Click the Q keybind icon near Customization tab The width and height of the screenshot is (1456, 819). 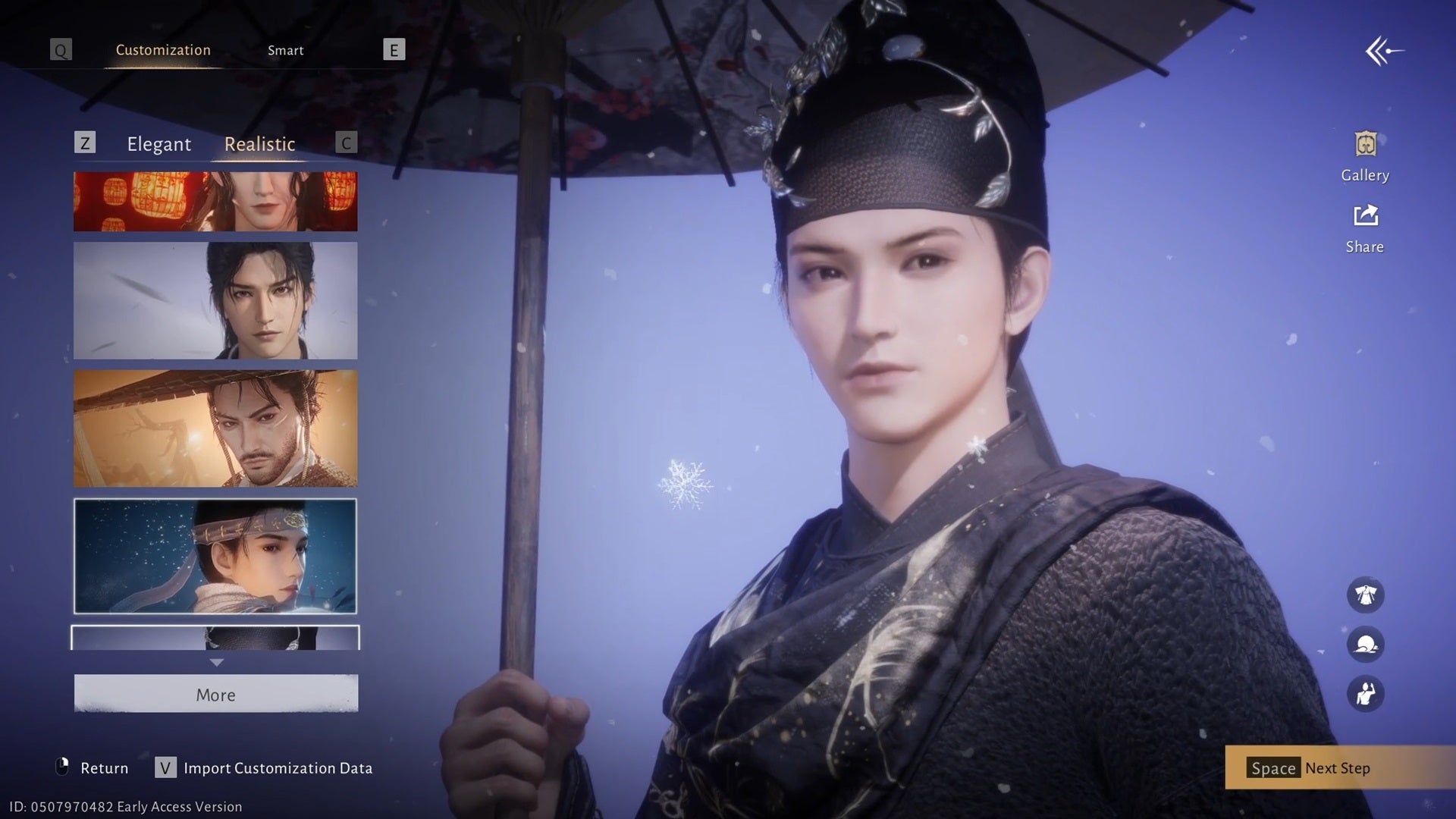(x=60, y=50)
